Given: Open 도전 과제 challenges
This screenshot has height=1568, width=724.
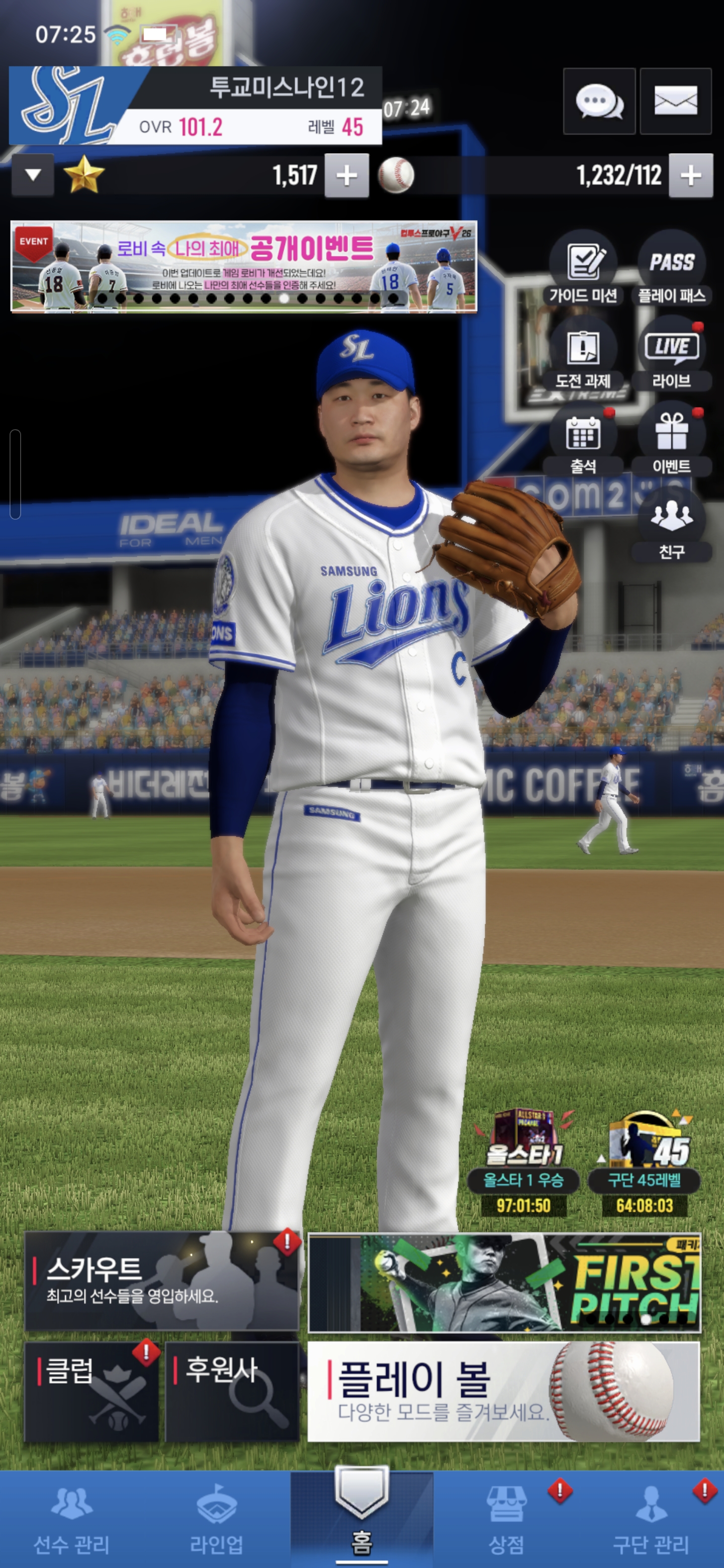Looking at the screenshot, I should point(583,354).
